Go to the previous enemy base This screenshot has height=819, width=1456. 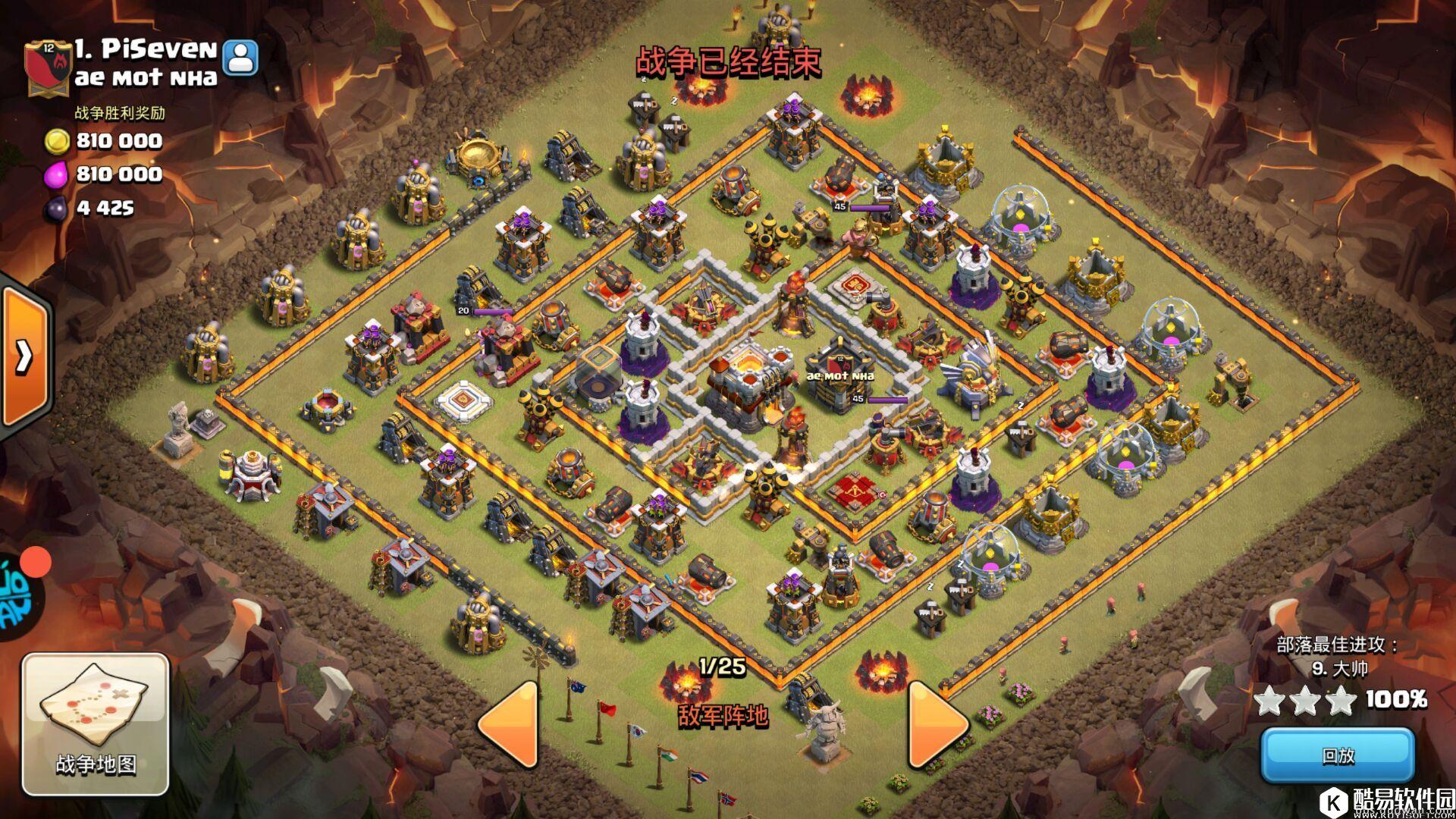[509, 723]
